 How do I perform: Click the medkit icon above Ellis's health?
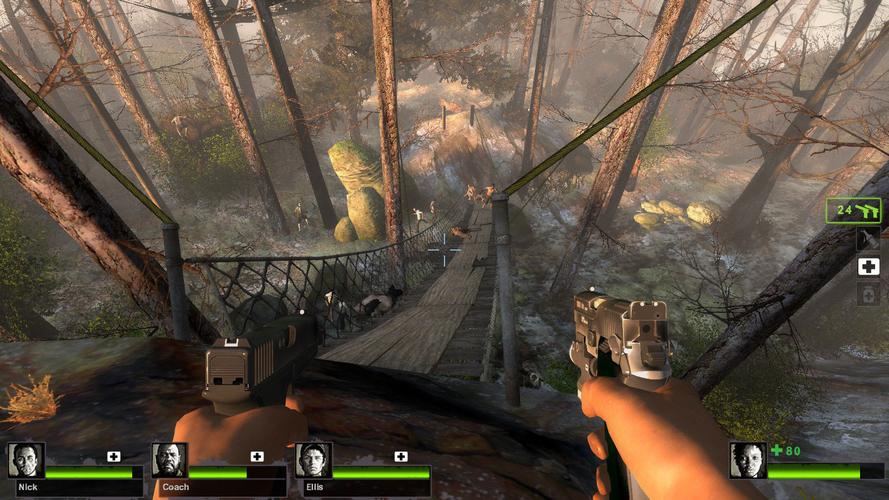pos(401,456)
